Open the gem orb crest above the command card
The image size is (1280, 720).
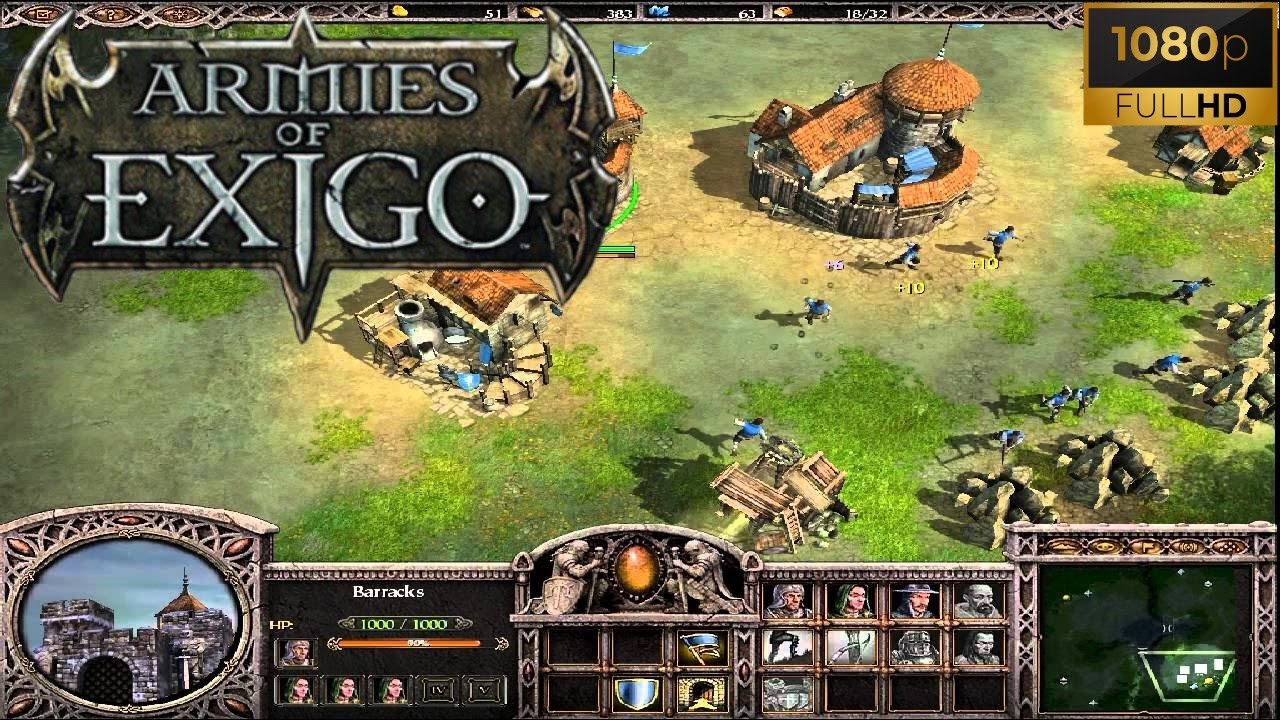coord(636,570)
